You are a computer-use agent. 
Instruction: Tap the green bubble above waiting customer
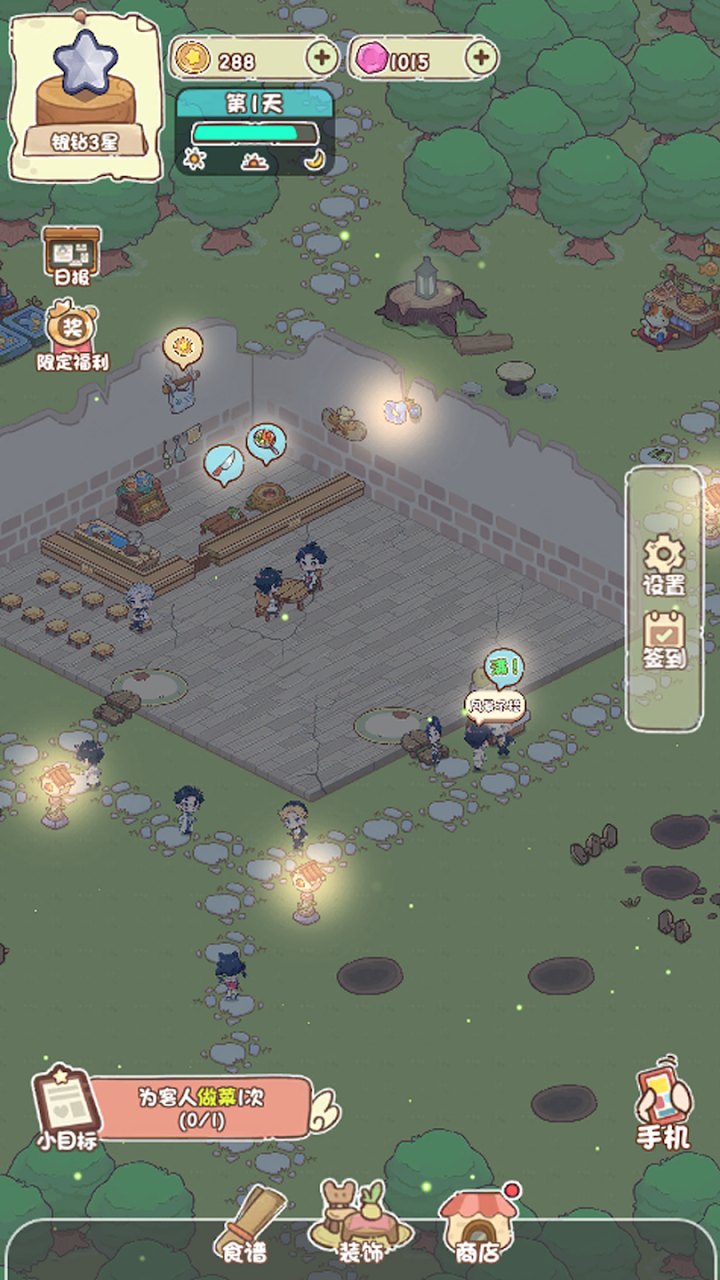504,666
